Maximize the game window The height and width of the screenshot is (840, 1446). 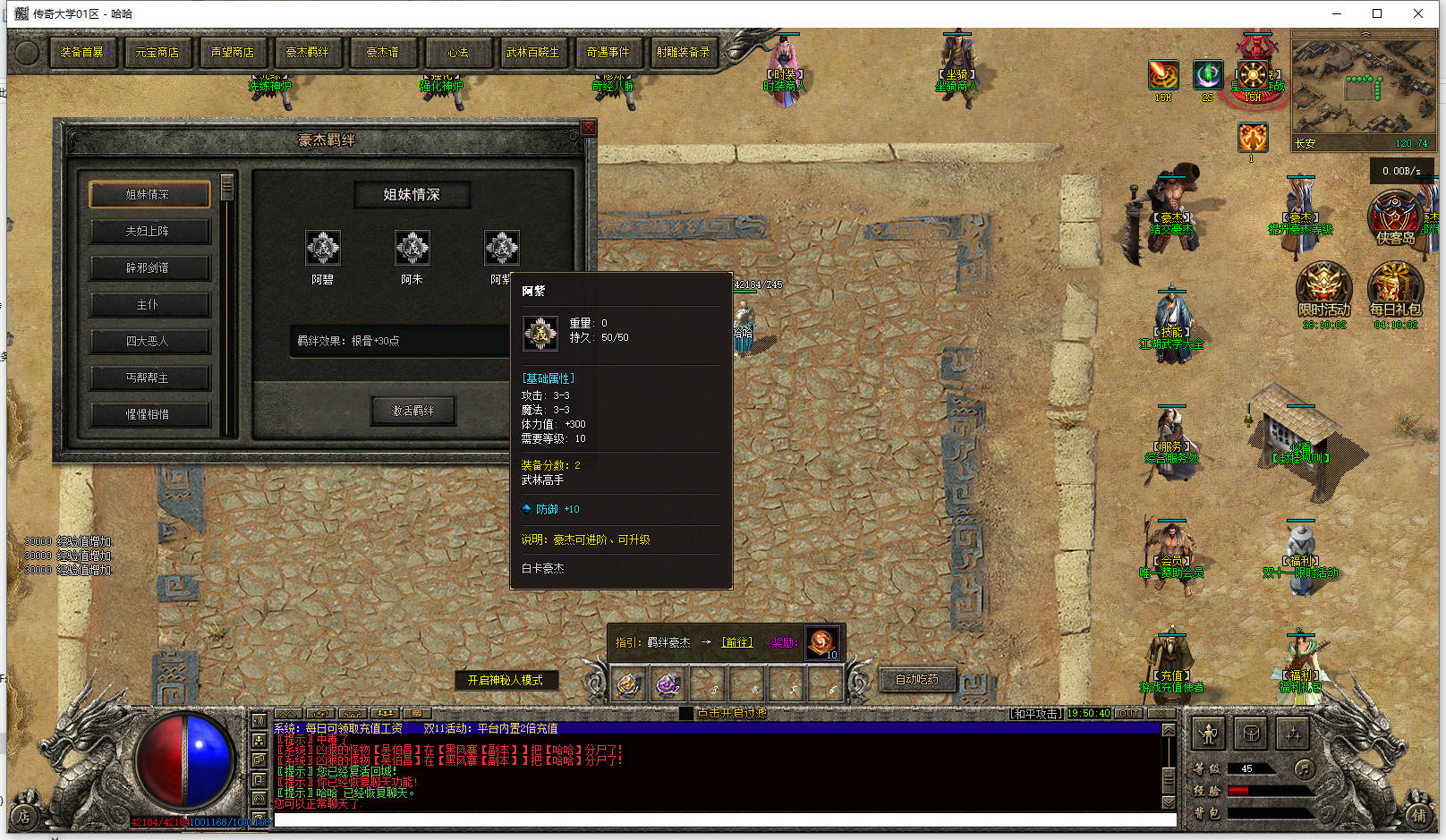coord(1377,13)
